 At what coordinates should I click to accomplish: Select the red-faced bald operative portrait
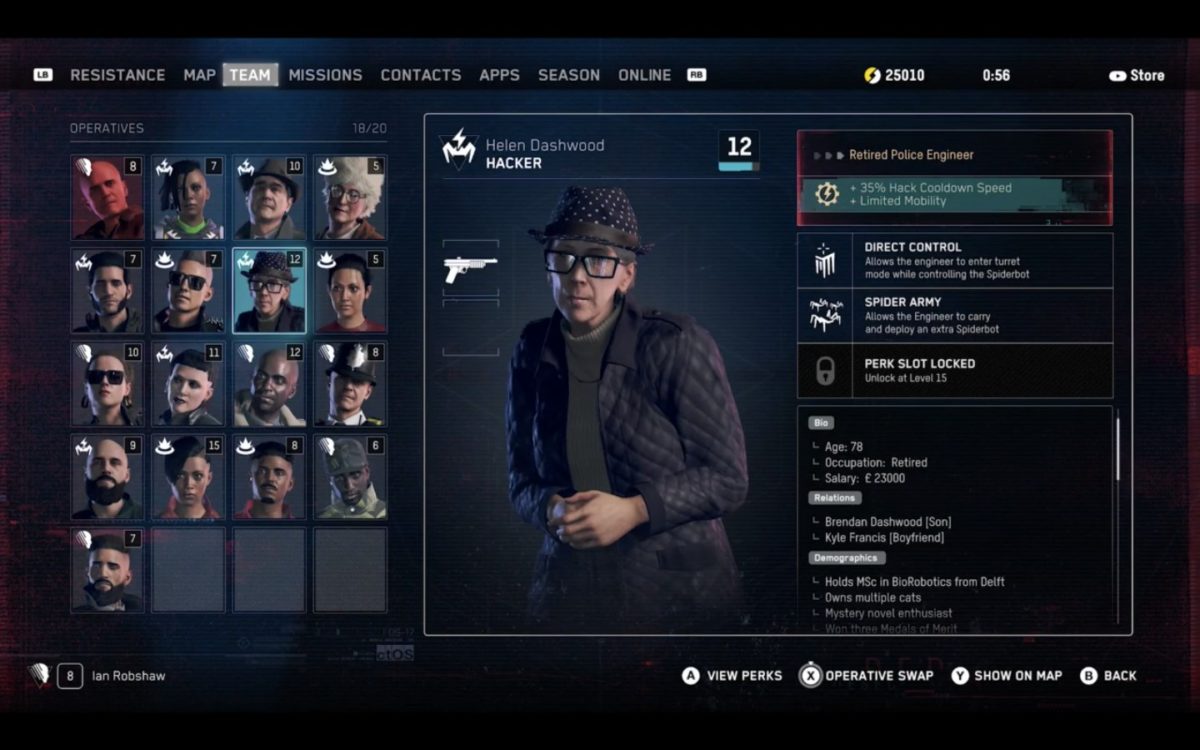pyautogui.click(x=107, y=197)
